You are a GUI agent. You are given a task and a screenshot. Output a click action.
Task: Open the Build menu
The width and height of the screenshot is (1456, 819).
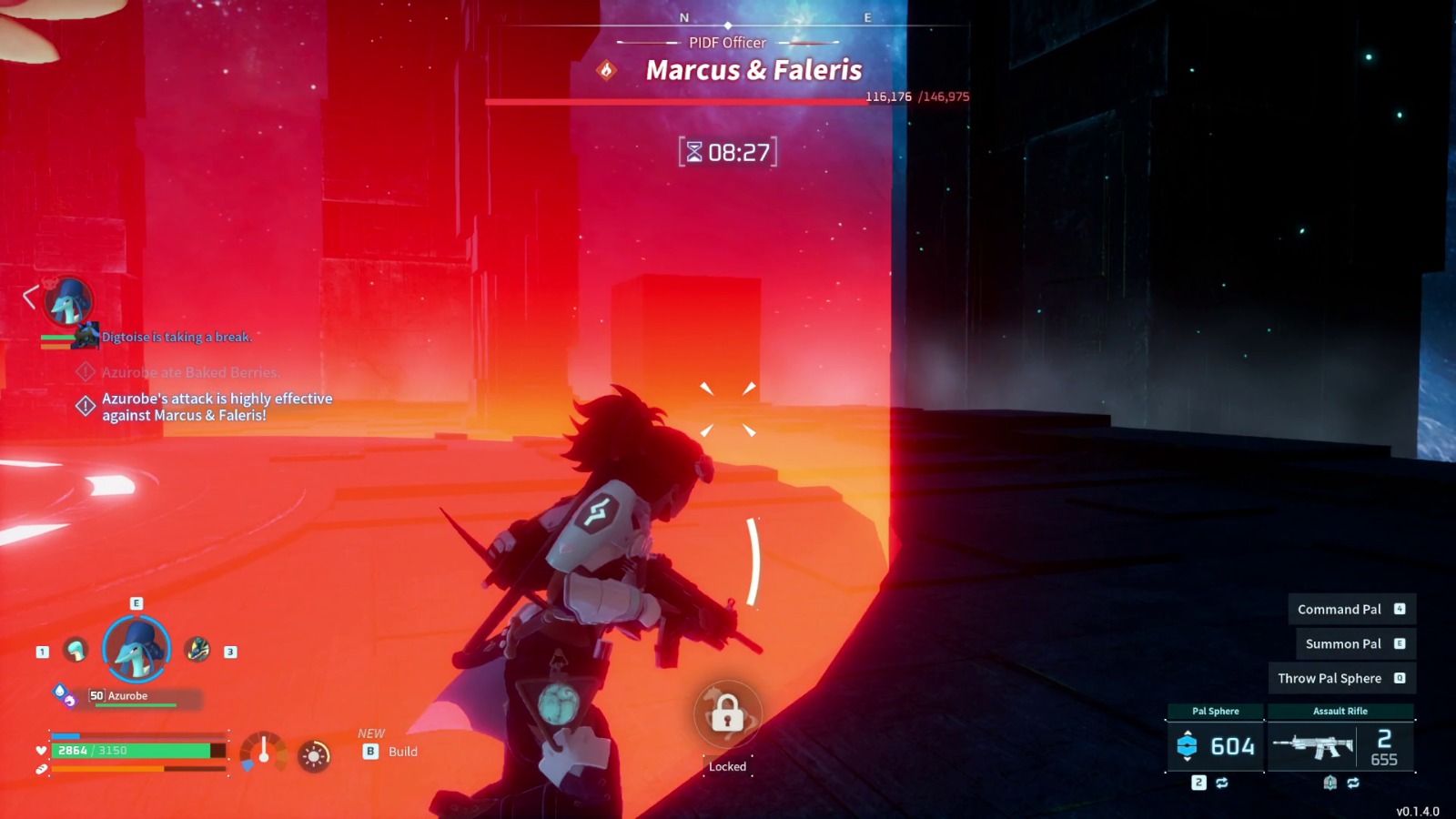click(x=391, y=752)
